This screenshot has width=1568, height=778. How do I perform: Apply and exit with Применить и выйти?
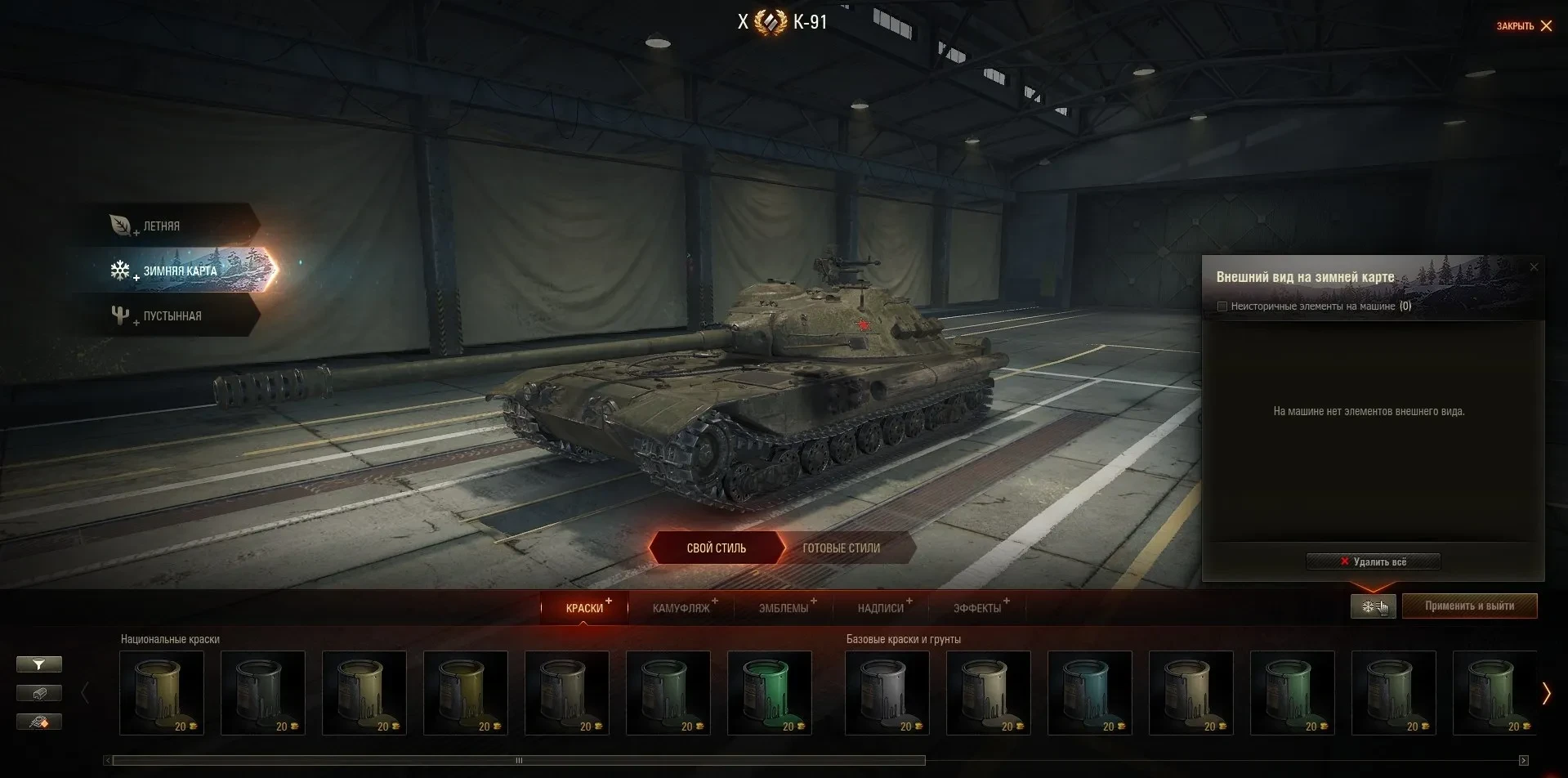click(1469, 606)
